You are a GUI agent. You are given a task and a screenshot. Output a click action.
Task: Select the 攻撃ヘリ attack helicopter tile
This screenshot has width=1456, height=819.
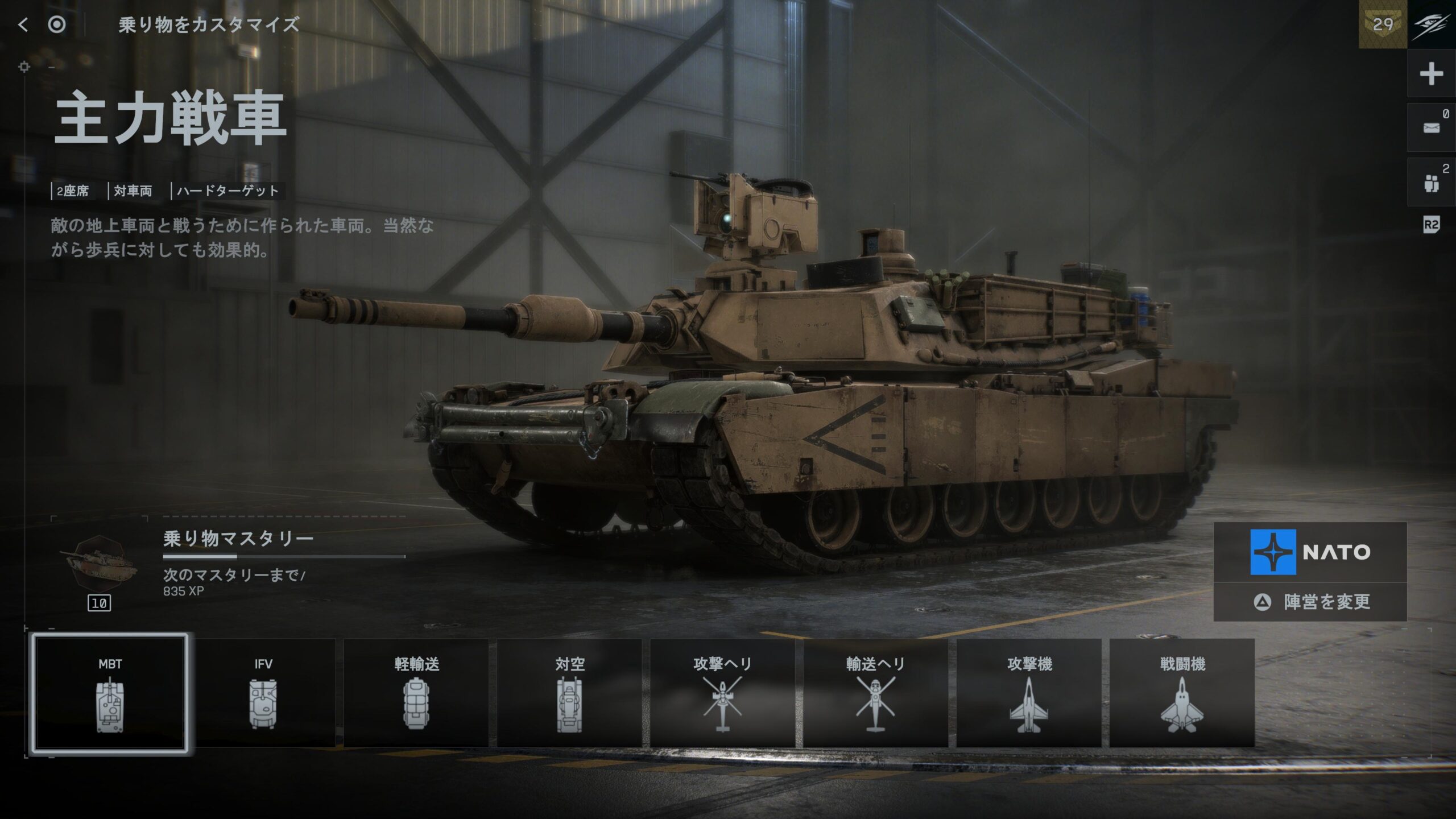pos(722,693)
